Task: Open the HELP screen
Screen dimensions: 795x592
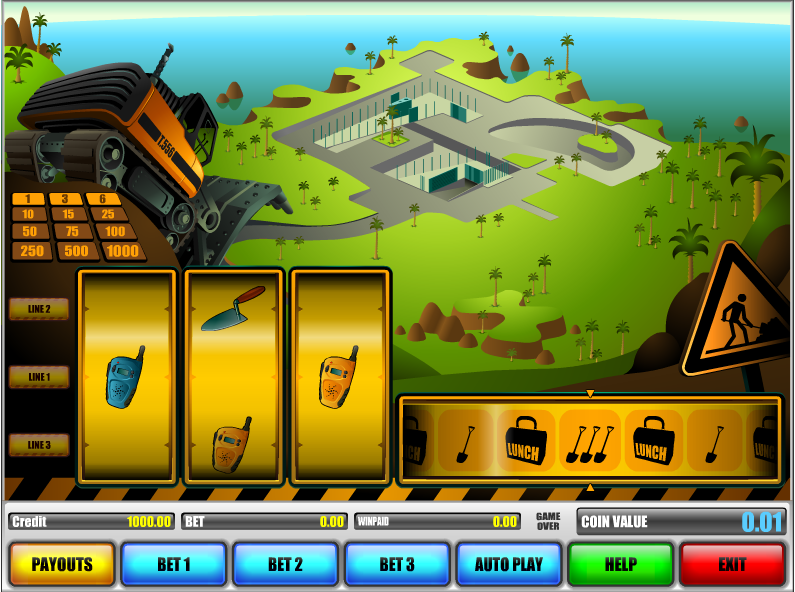Action: click(620, 564)
